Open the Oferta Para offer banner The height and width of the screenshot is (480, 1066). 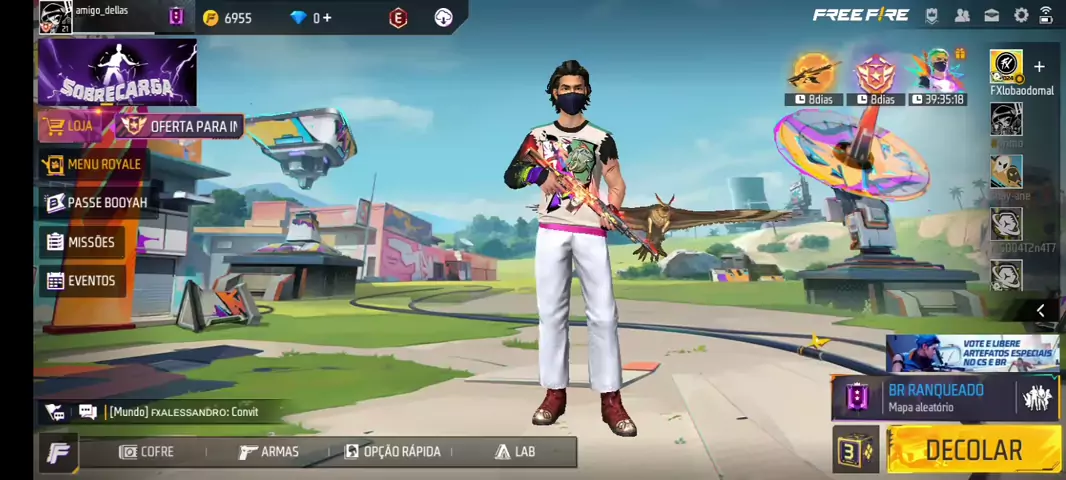[x=181, y=126]
